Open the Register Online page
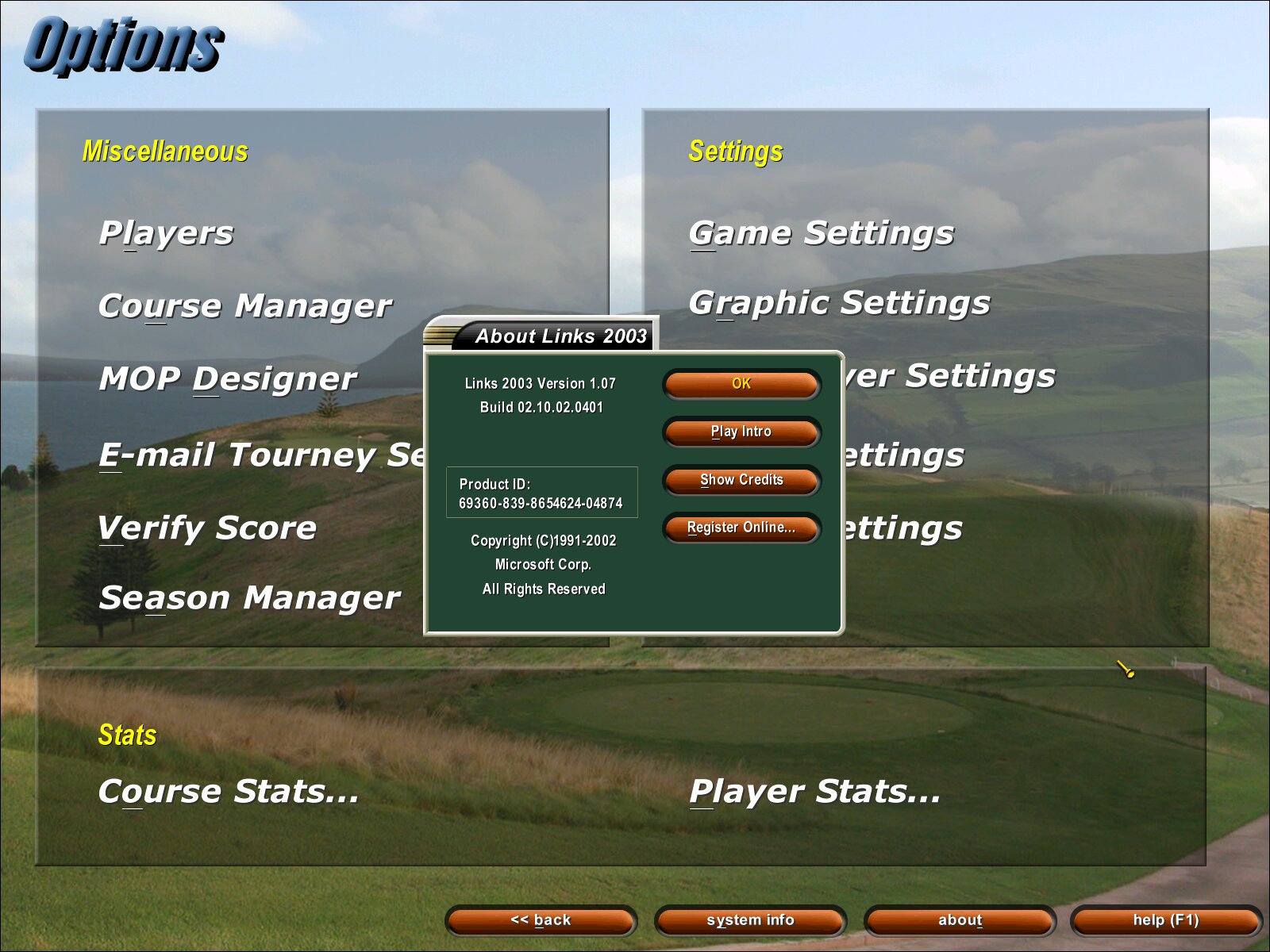1270x952 pixels. point(741,528)
